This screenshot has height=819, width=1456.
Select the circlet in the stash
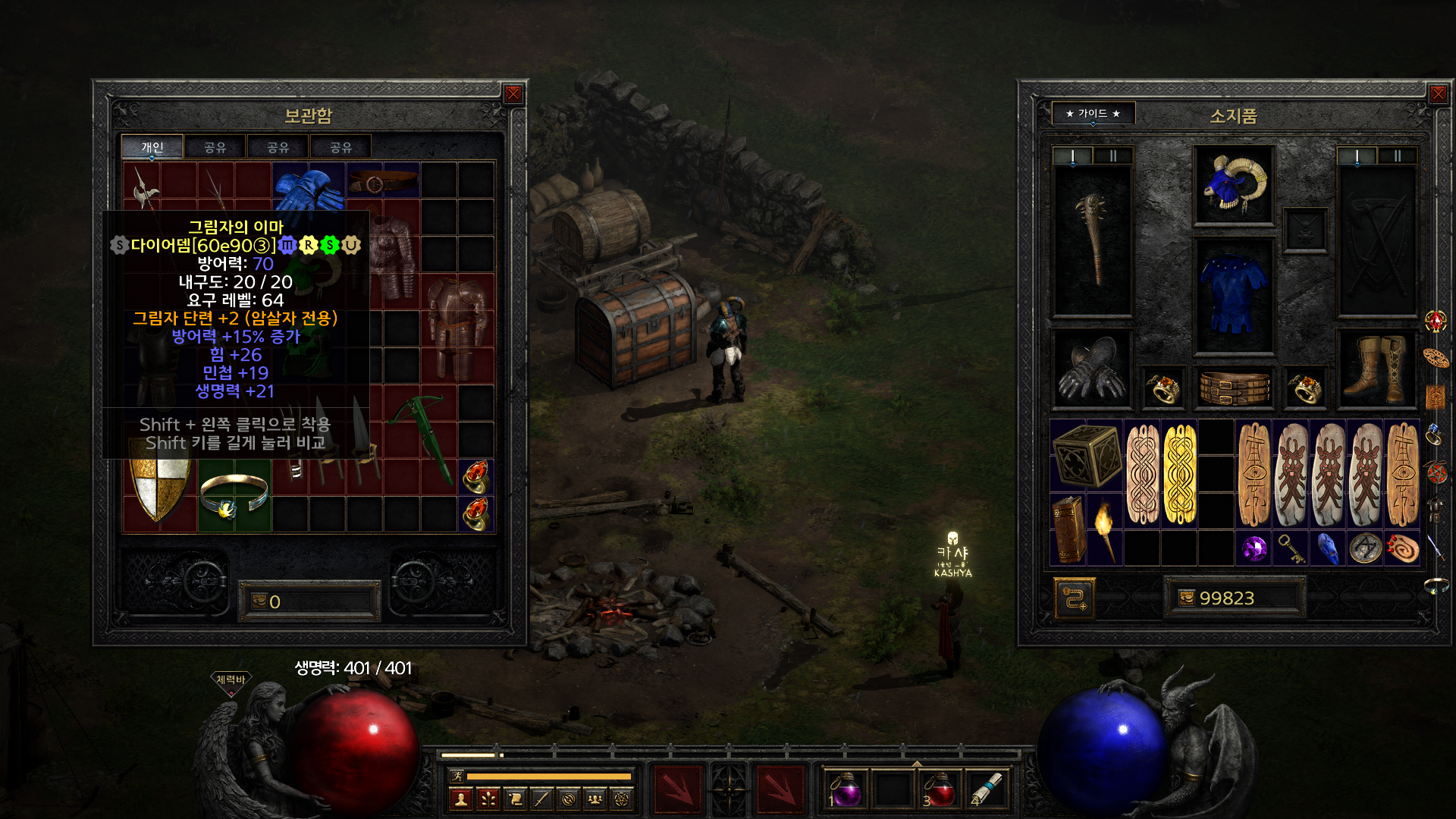pos(234,494)
